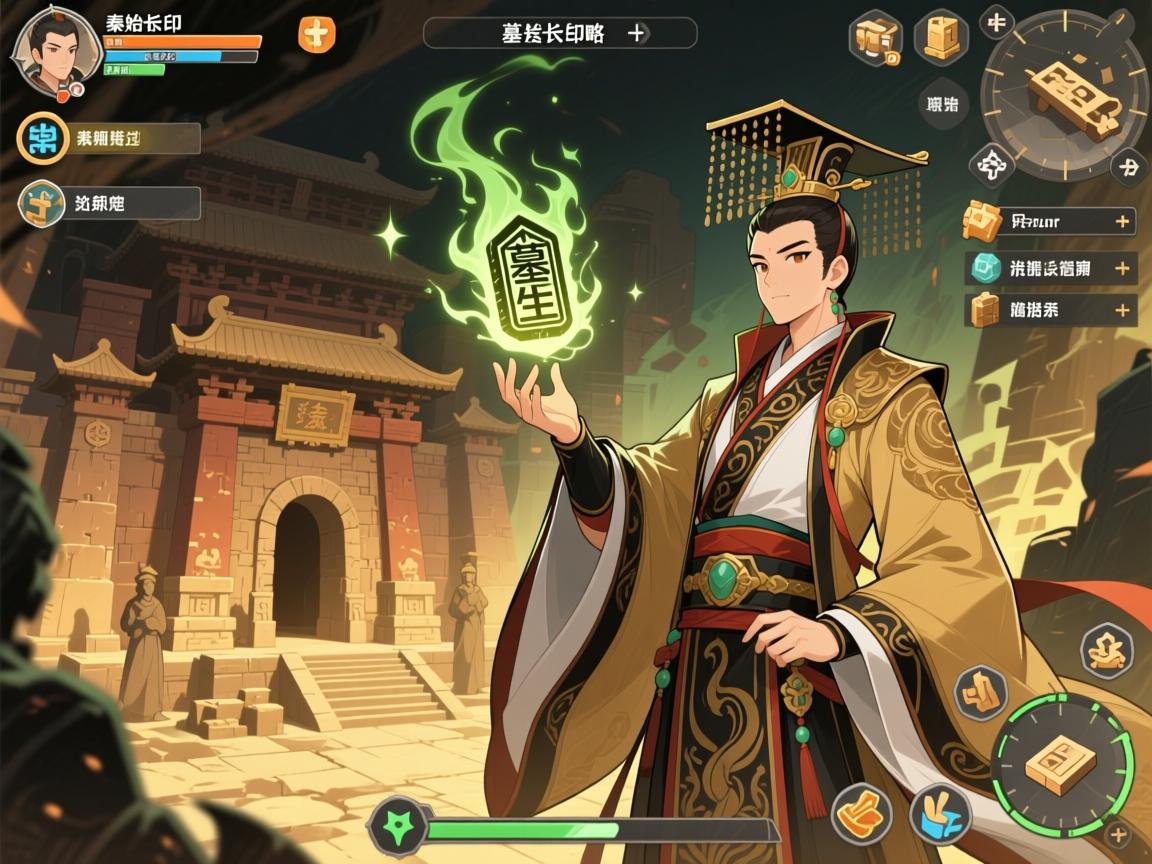1152x864 pixels.
Task: Click the diamond button at minimap's lower right
Action: [x=1129, y=167]
